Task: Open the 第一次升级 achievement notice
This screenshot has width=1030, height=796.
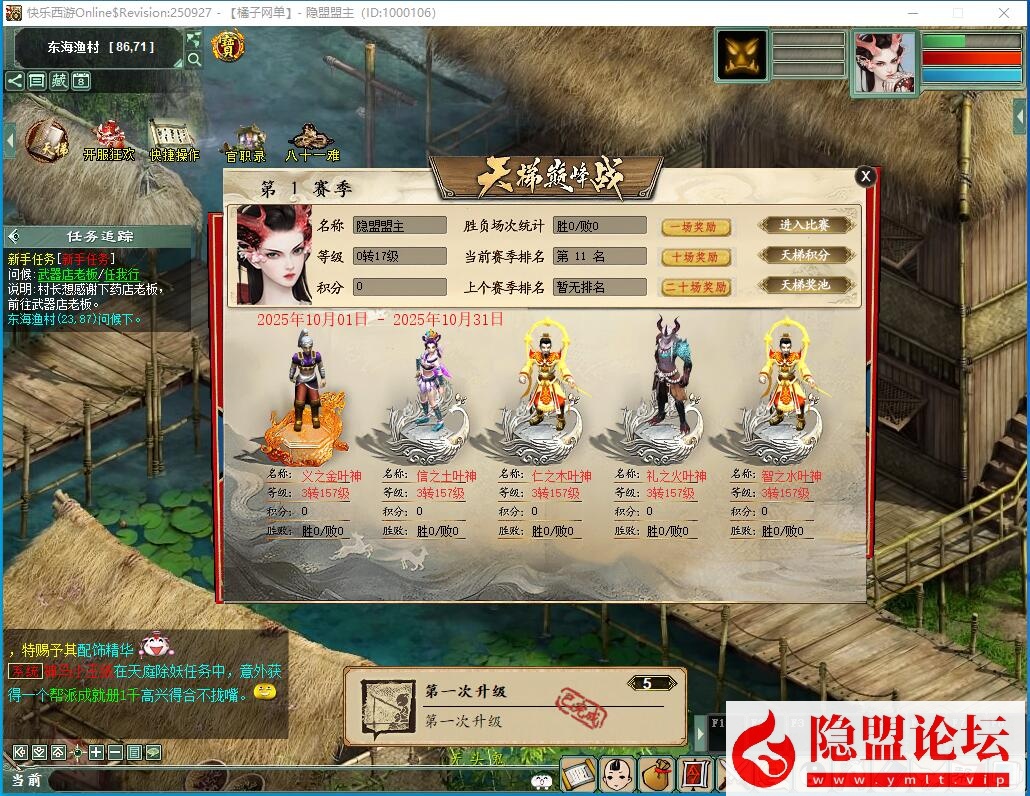Action: click(x=514, y=705)
